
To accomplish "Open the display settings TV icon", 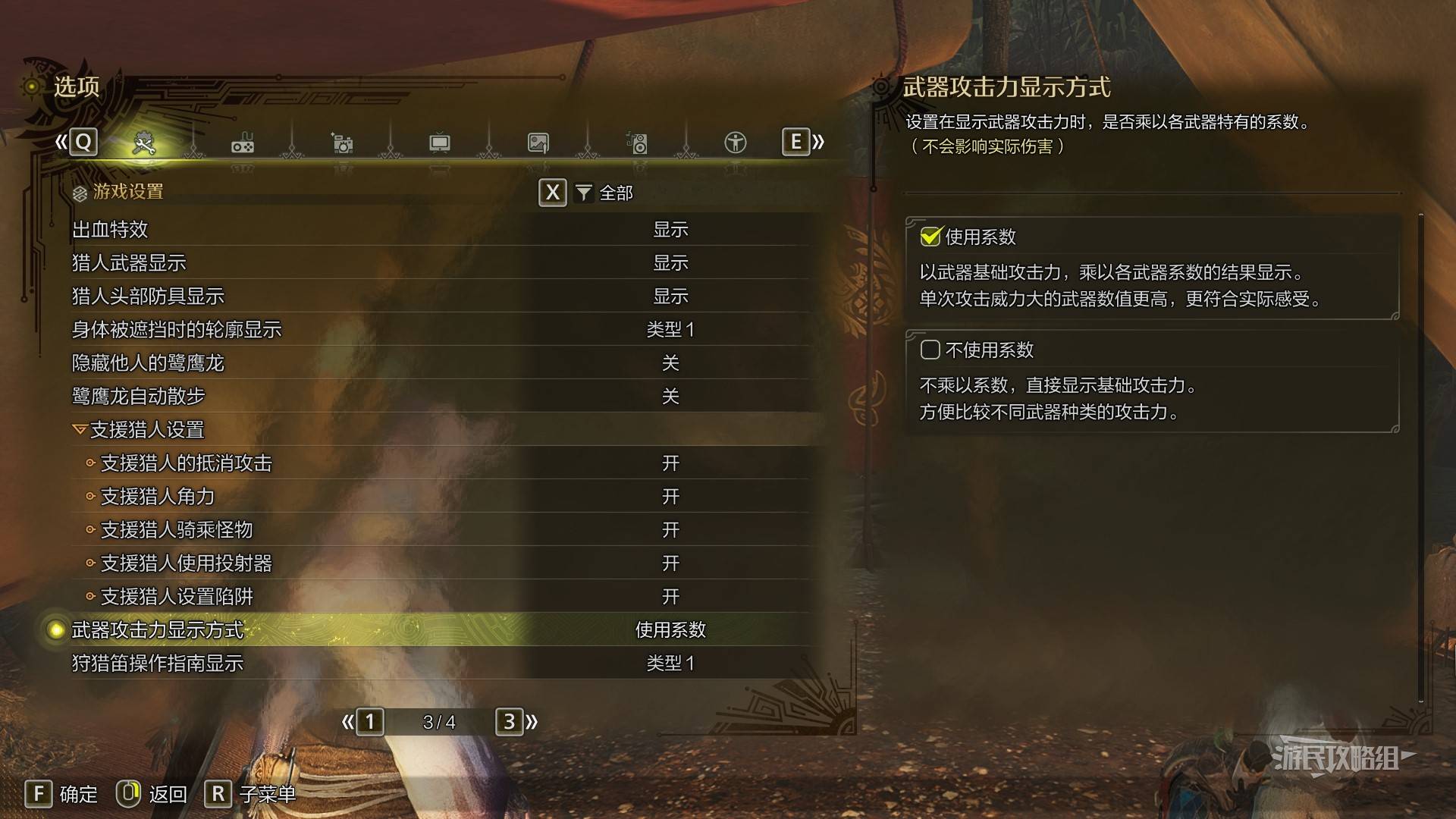I will click(x=440, y=143).
